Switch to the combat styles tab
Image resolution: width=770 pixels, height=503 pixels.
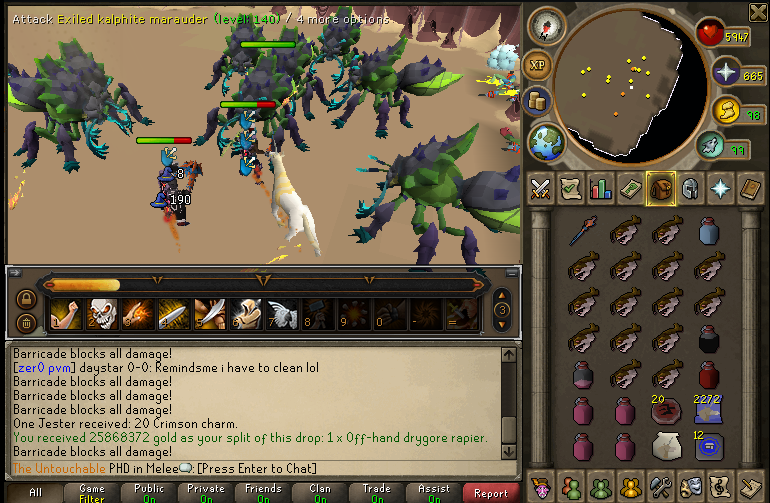tap(541, 188)
